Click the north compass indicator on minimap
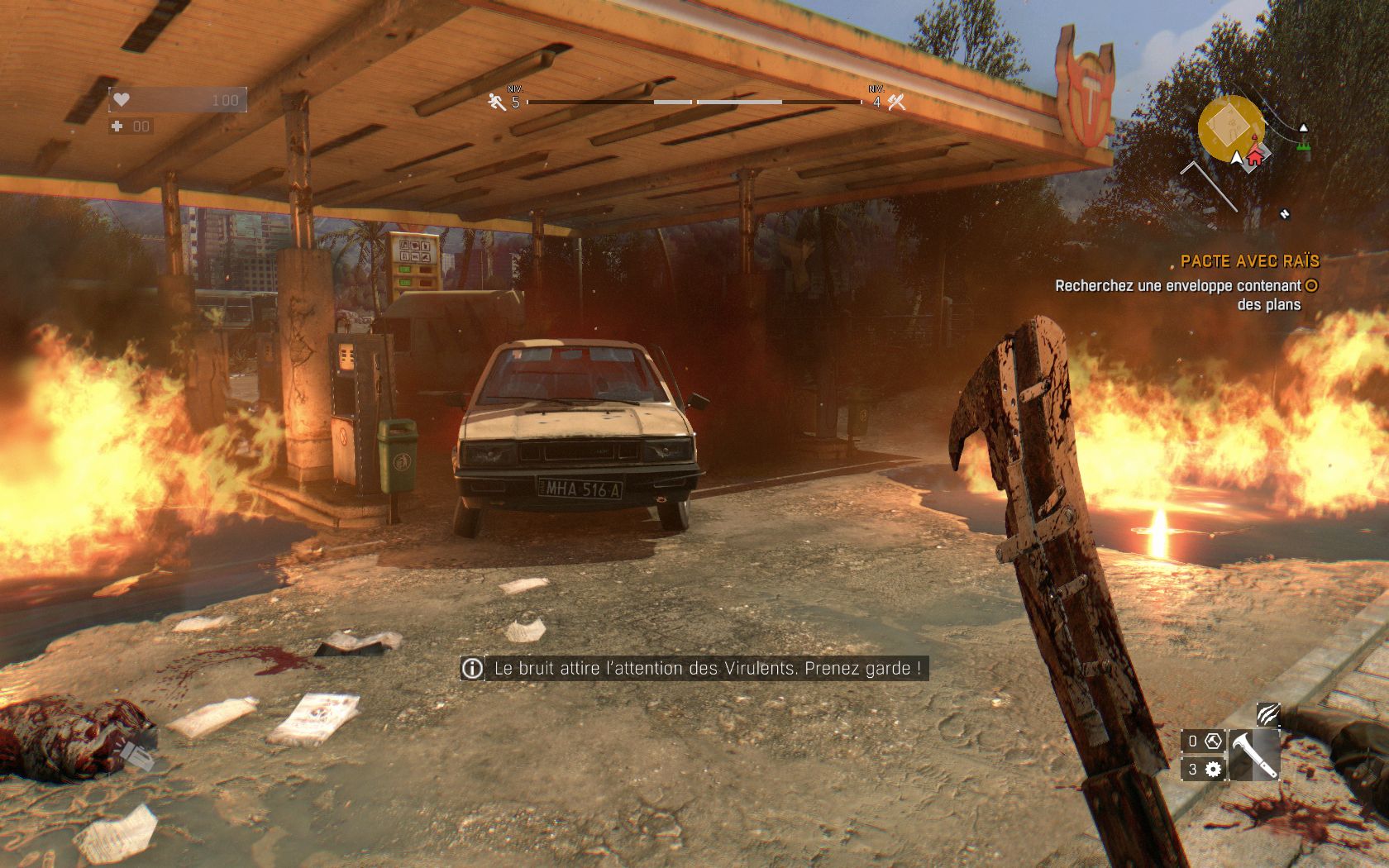 coord(1284,214)
